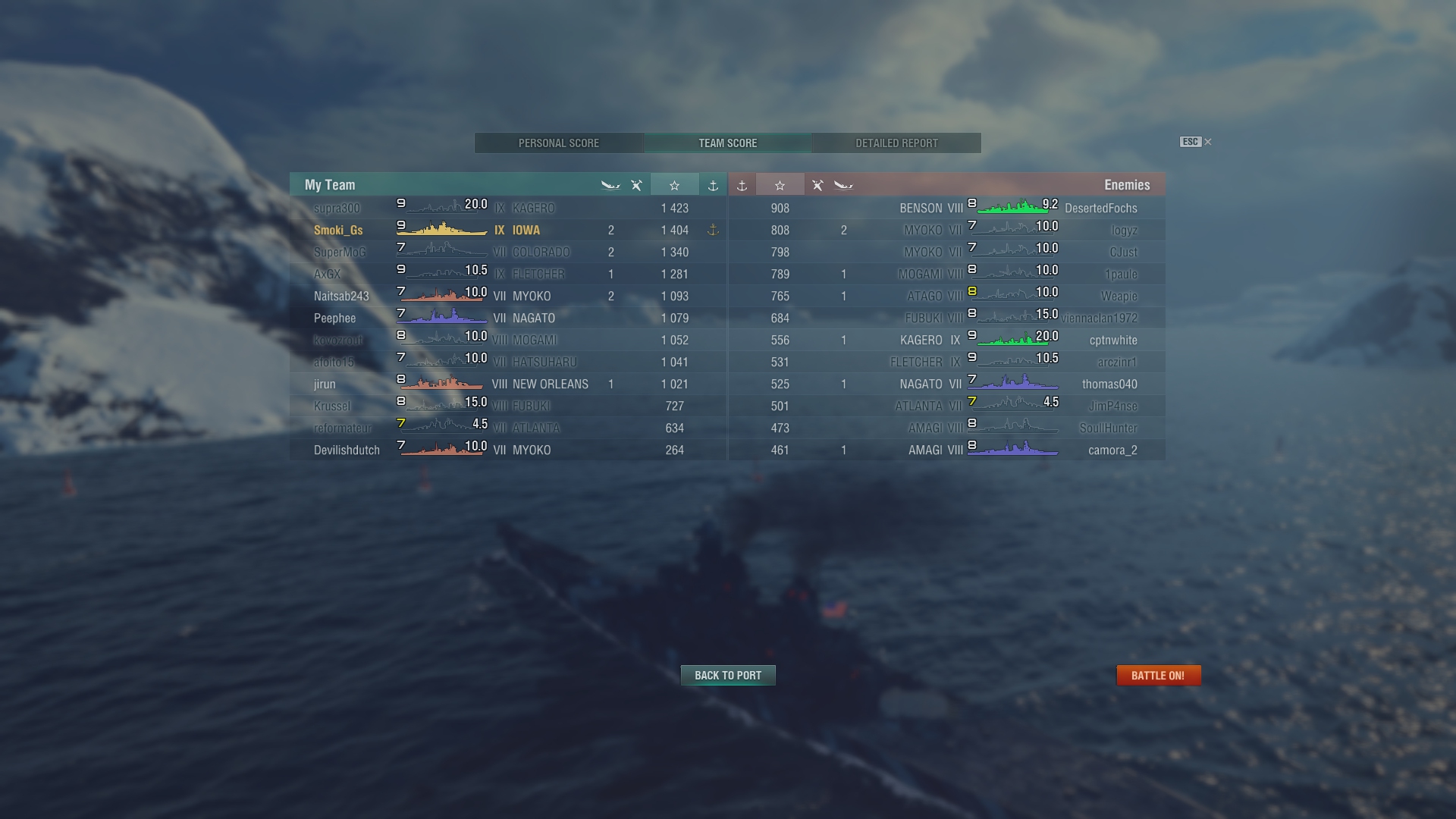Screen dimensions: 1456x819
Task: Select player Smoki_Gs in the Iowa row
Action: click(338, 231)
